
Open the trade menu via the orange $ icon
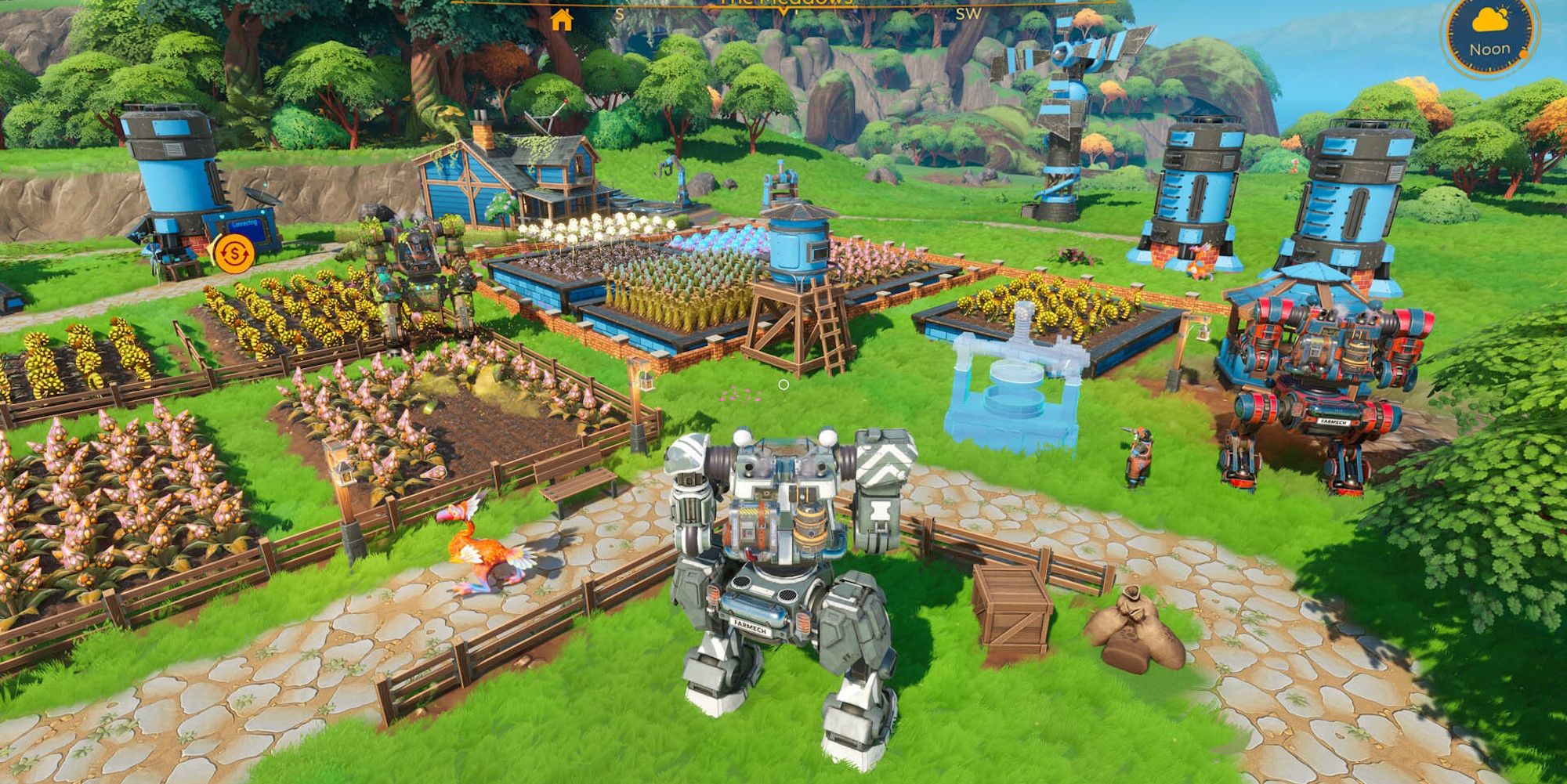[x=234, y=253]
